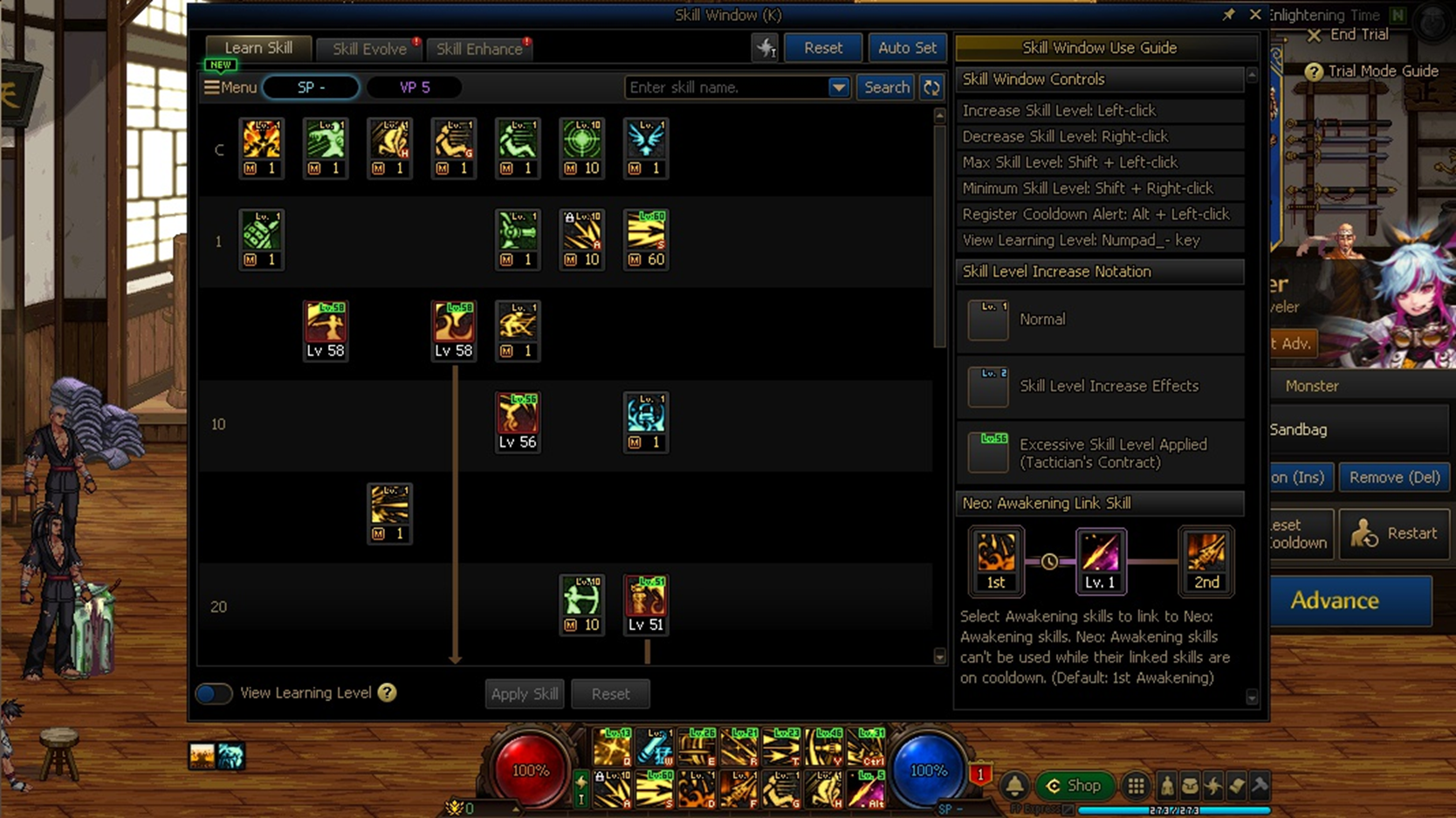The width and height of the screenshot is (1456, 818).
Task: Close the Skill Window
Action: (1255, 15)
